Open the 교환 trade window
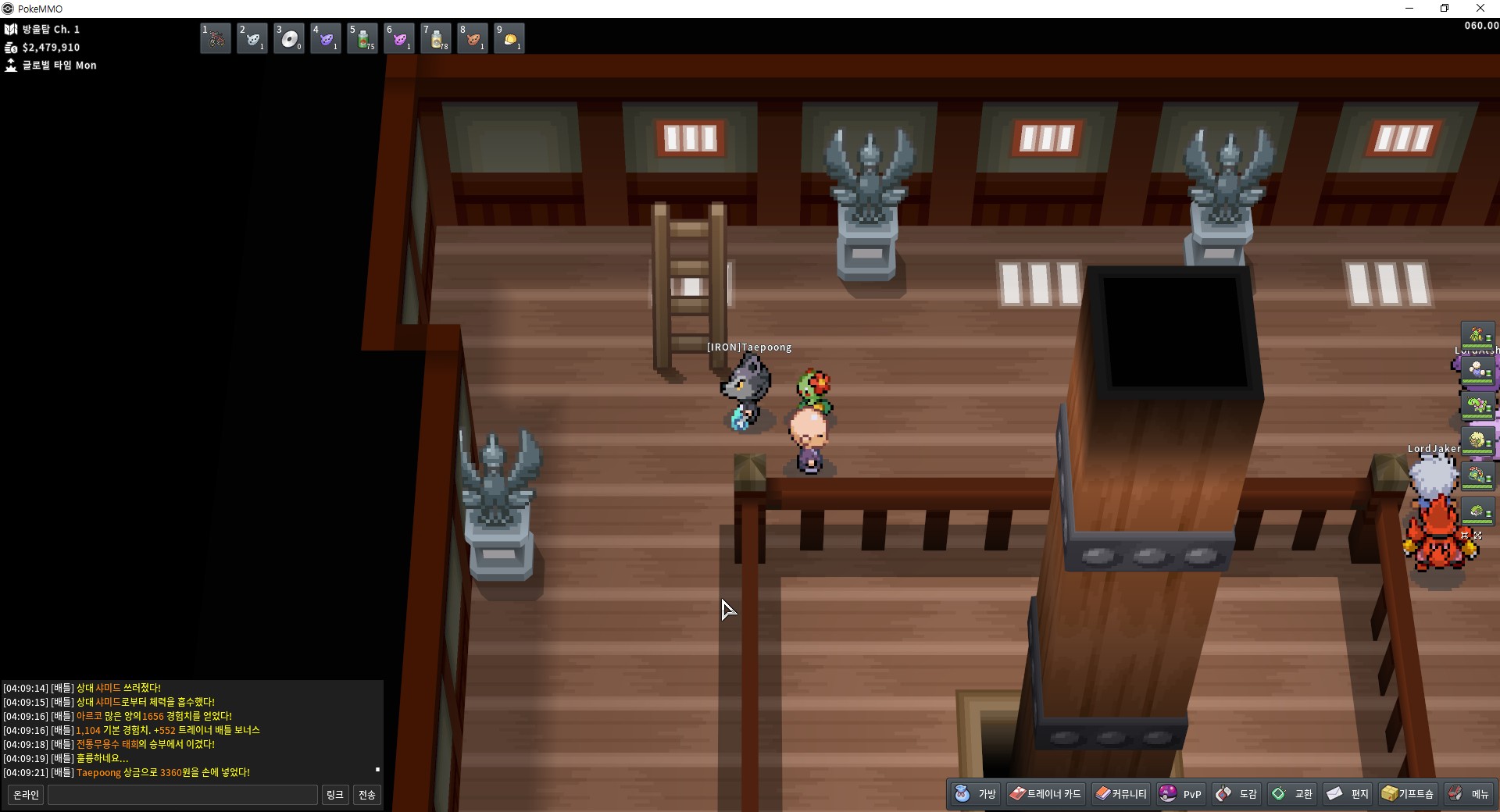1500x812 pixels. [1292, 794]
